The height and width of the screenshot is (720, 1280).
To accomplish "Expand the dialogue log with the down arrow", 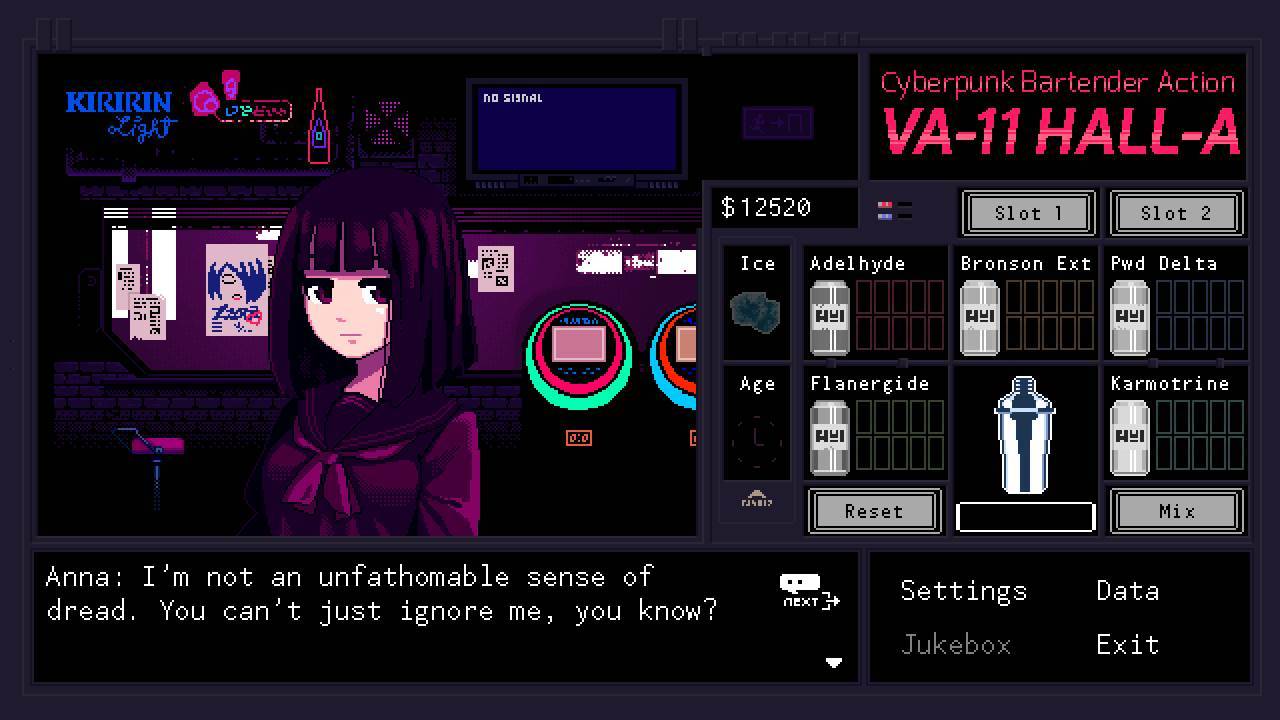I will point(835,662).
